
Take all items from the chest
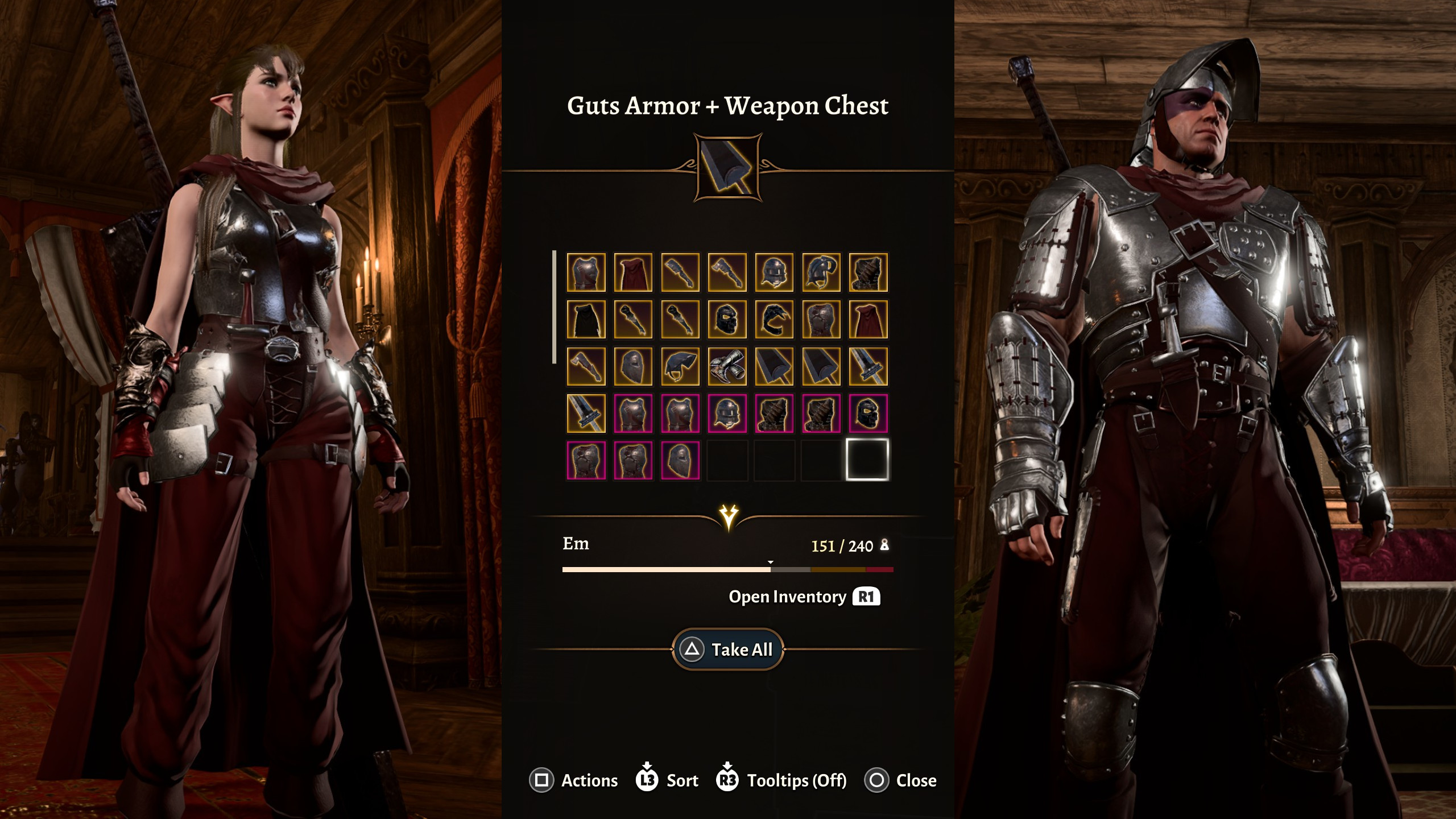[728, 649]
